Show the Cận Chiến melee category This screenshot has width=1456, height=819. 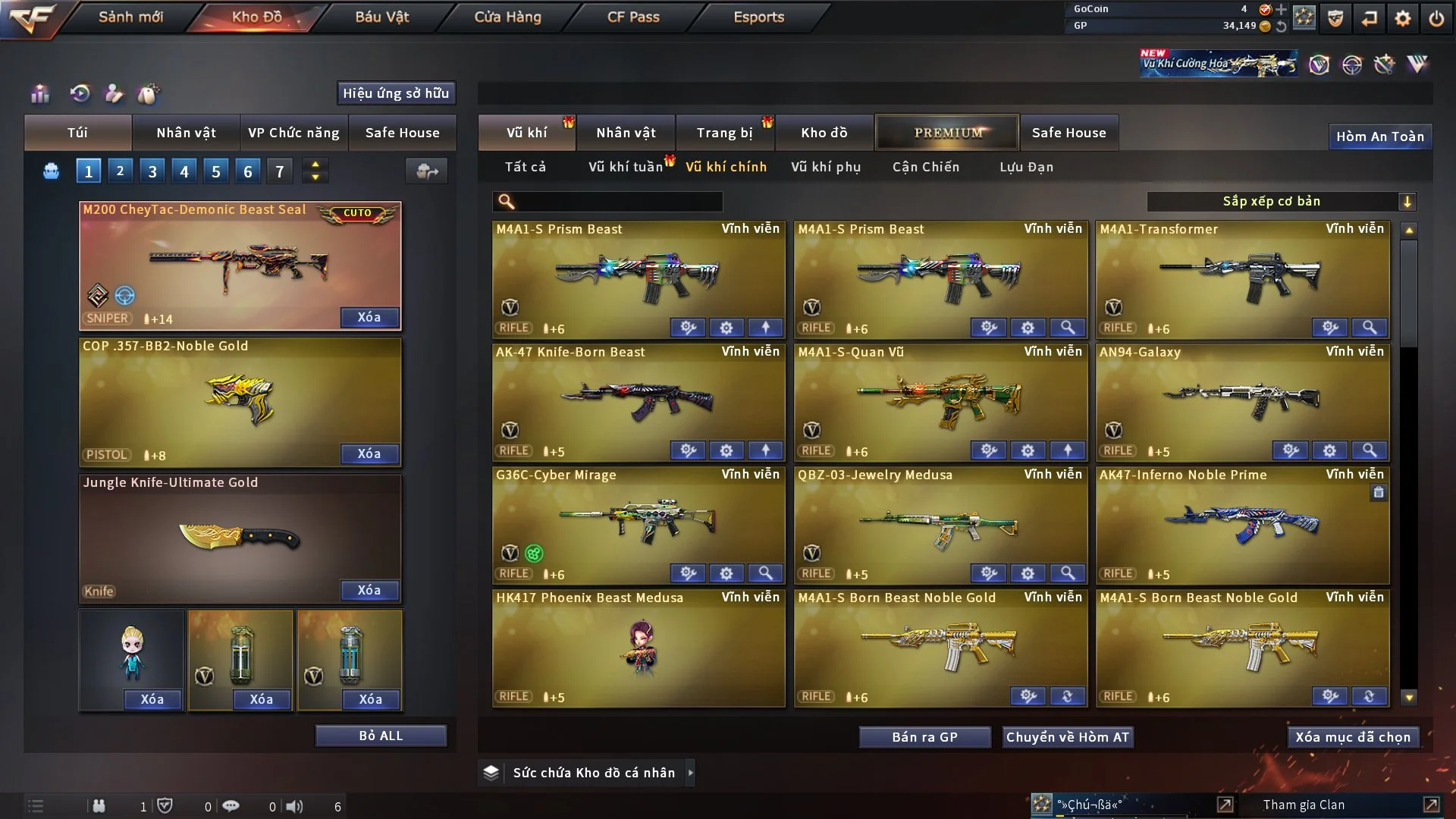[x=926, y=167]
